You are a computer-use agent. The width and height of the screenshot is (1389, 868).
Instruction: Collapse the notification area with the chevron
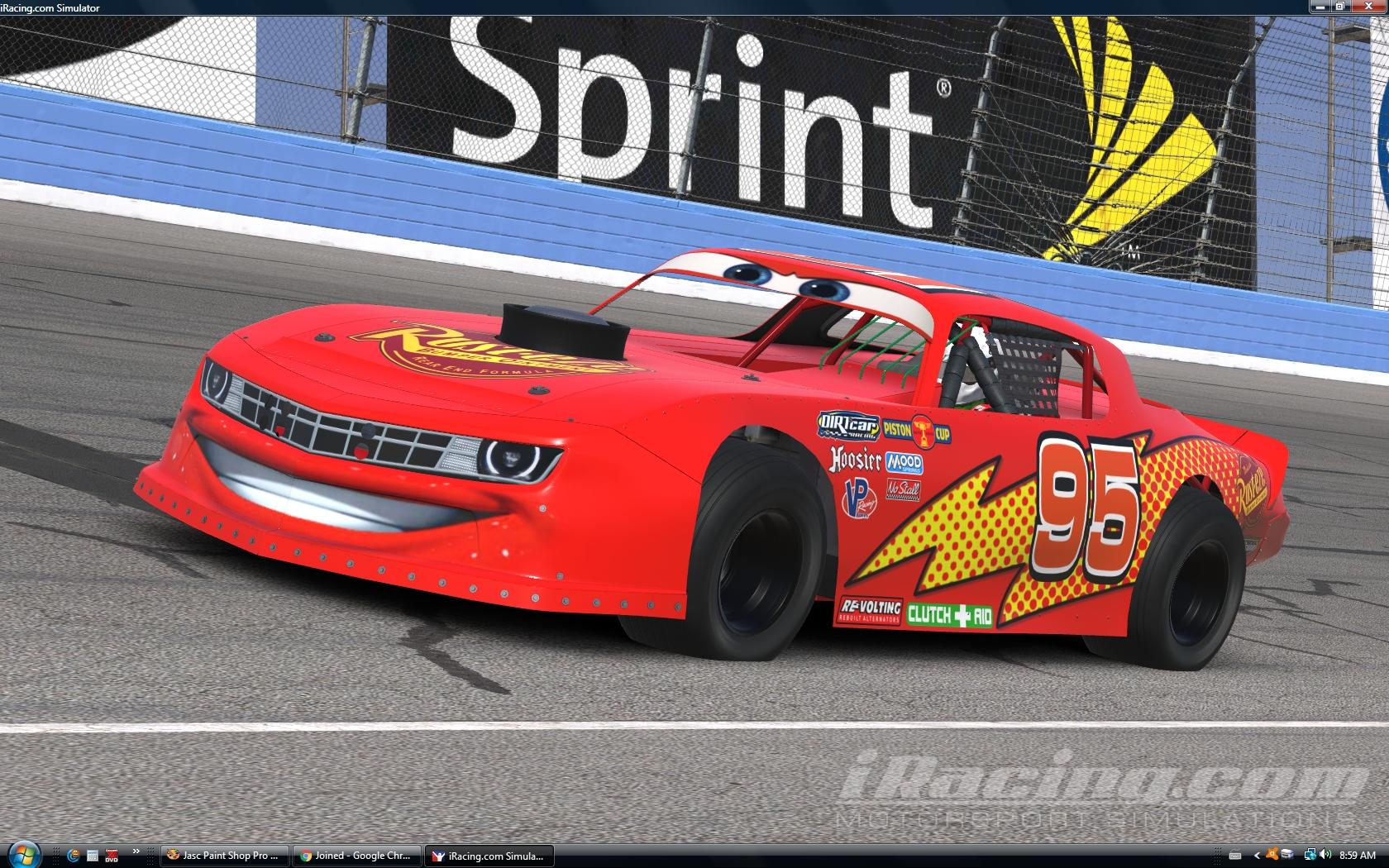coord(1257,855)
